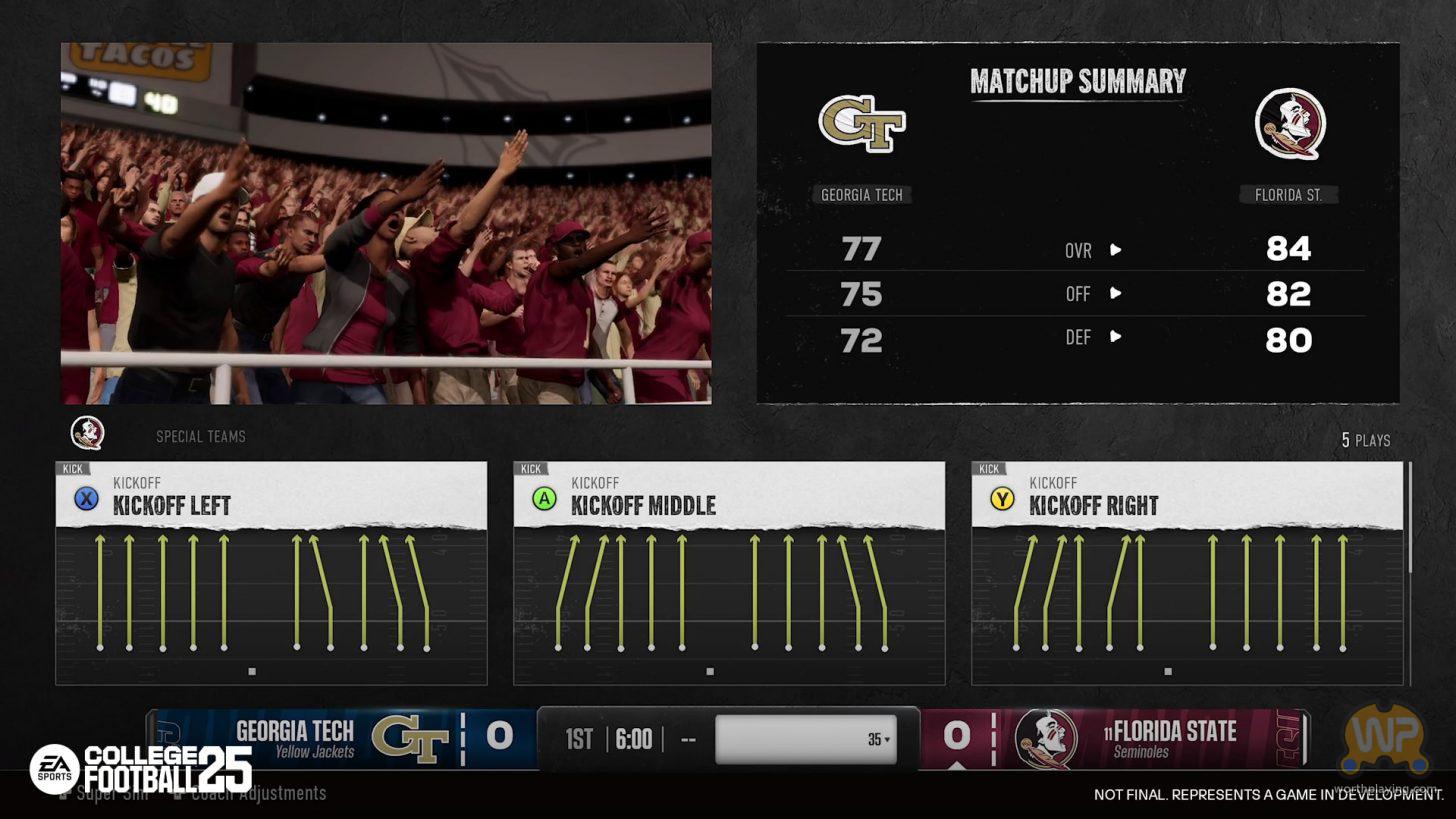Click the play list scrollbar

tap(1410, 518)
